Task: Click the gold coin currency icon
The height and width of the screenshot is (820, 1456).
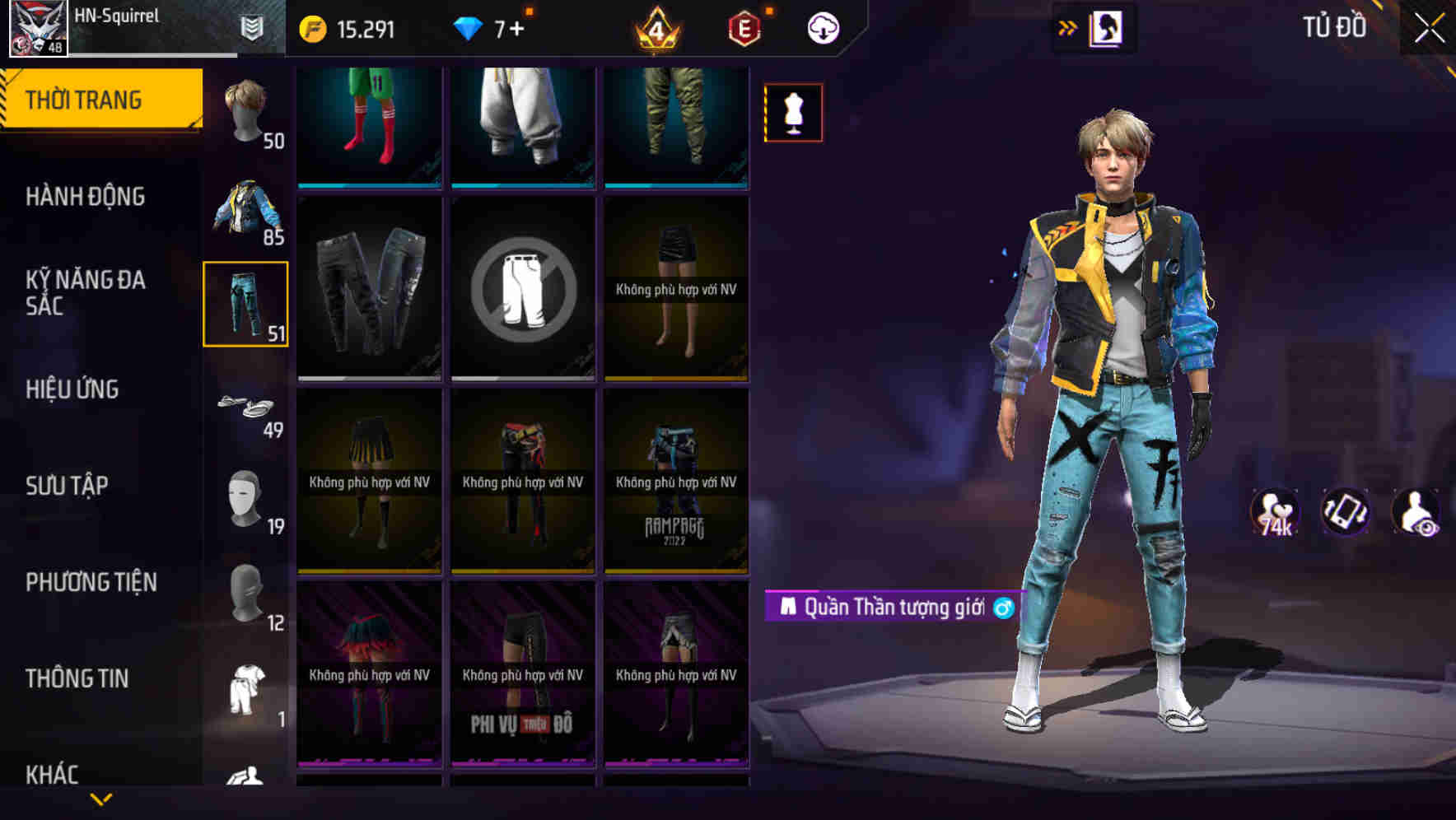Action: (311, 27)
